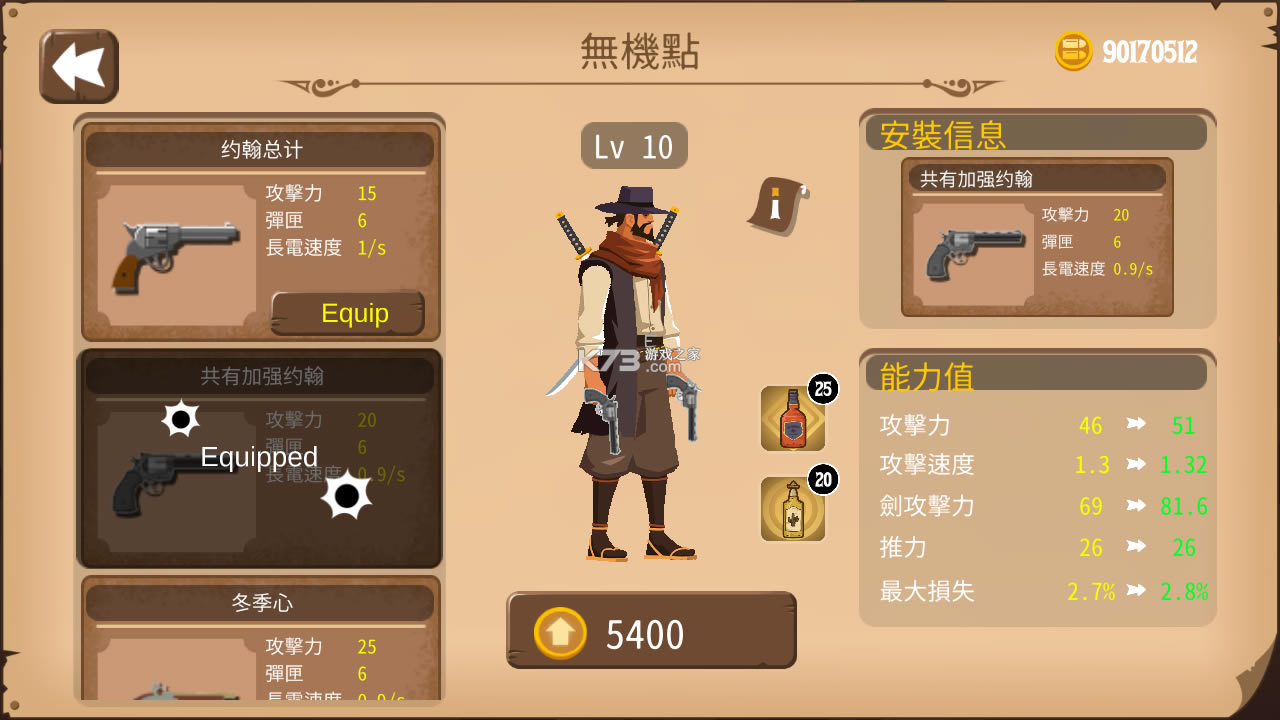This screenshot has width=1280, height=720.
Task: Tap the back arrow button at top left
Action: 79,66
